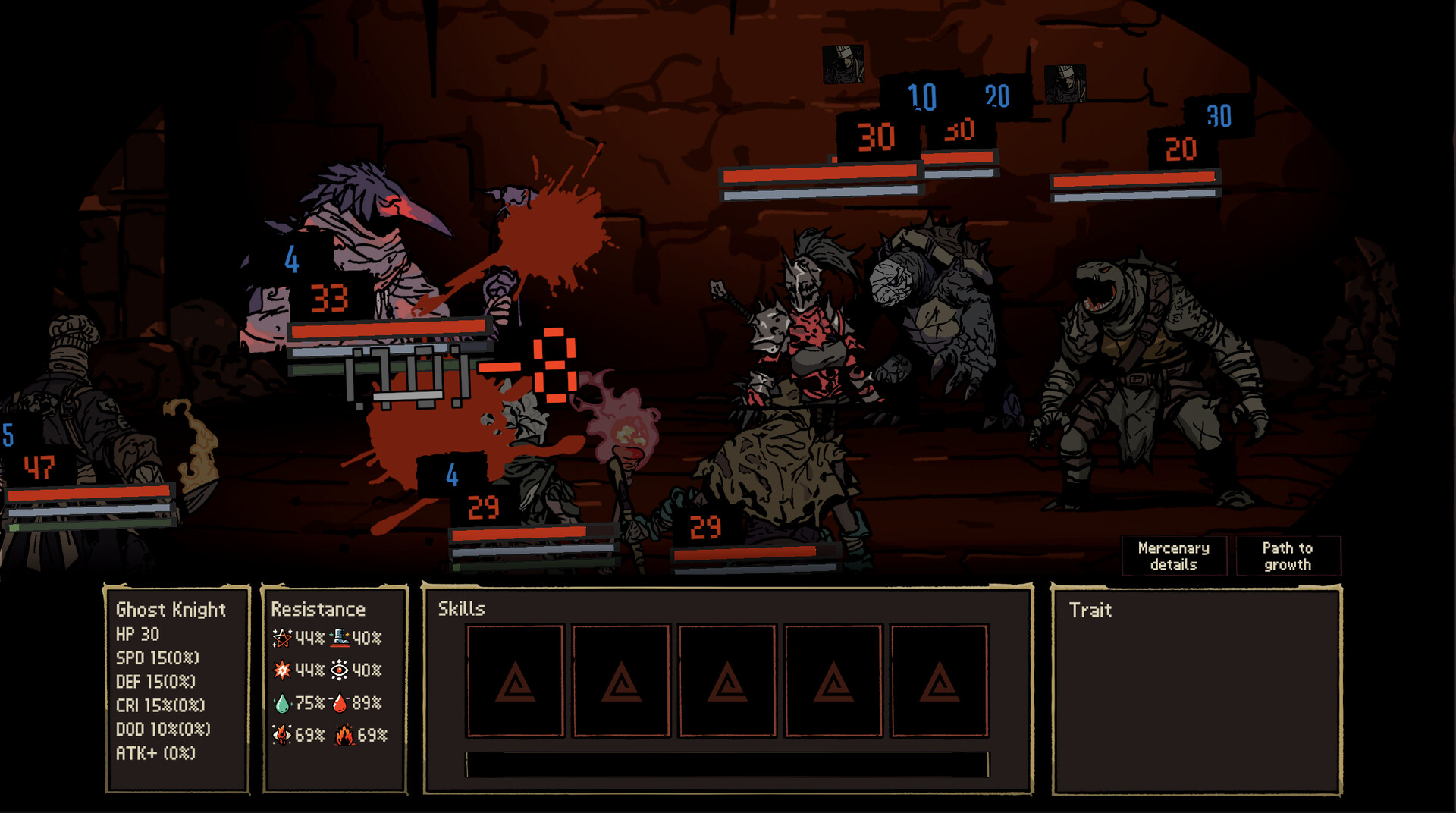Click the burn resistance flame icon
Screen dimensions: 1456x813
pos(345,735)
